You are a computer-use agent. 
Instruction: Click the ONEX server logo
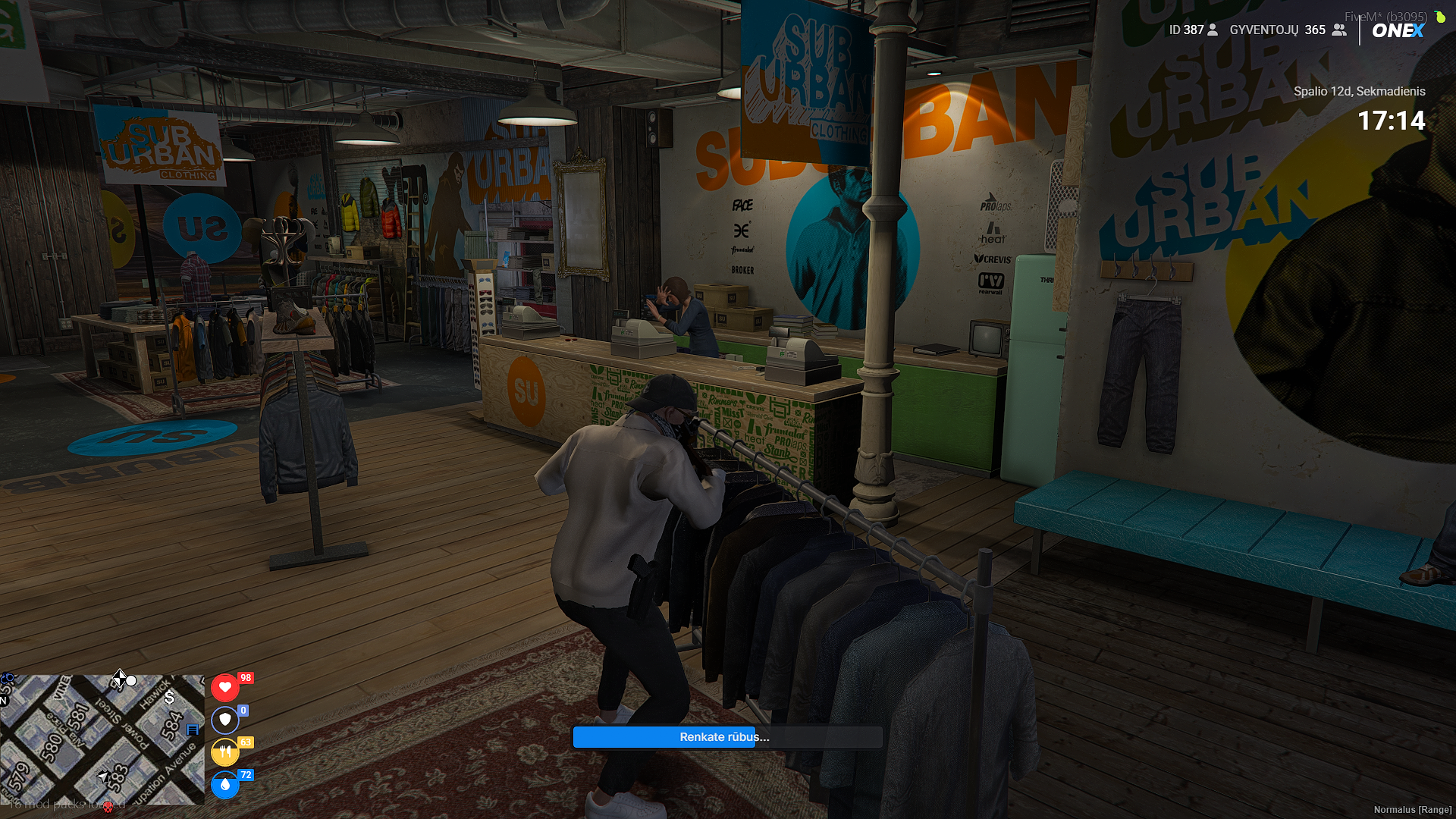1398,31
